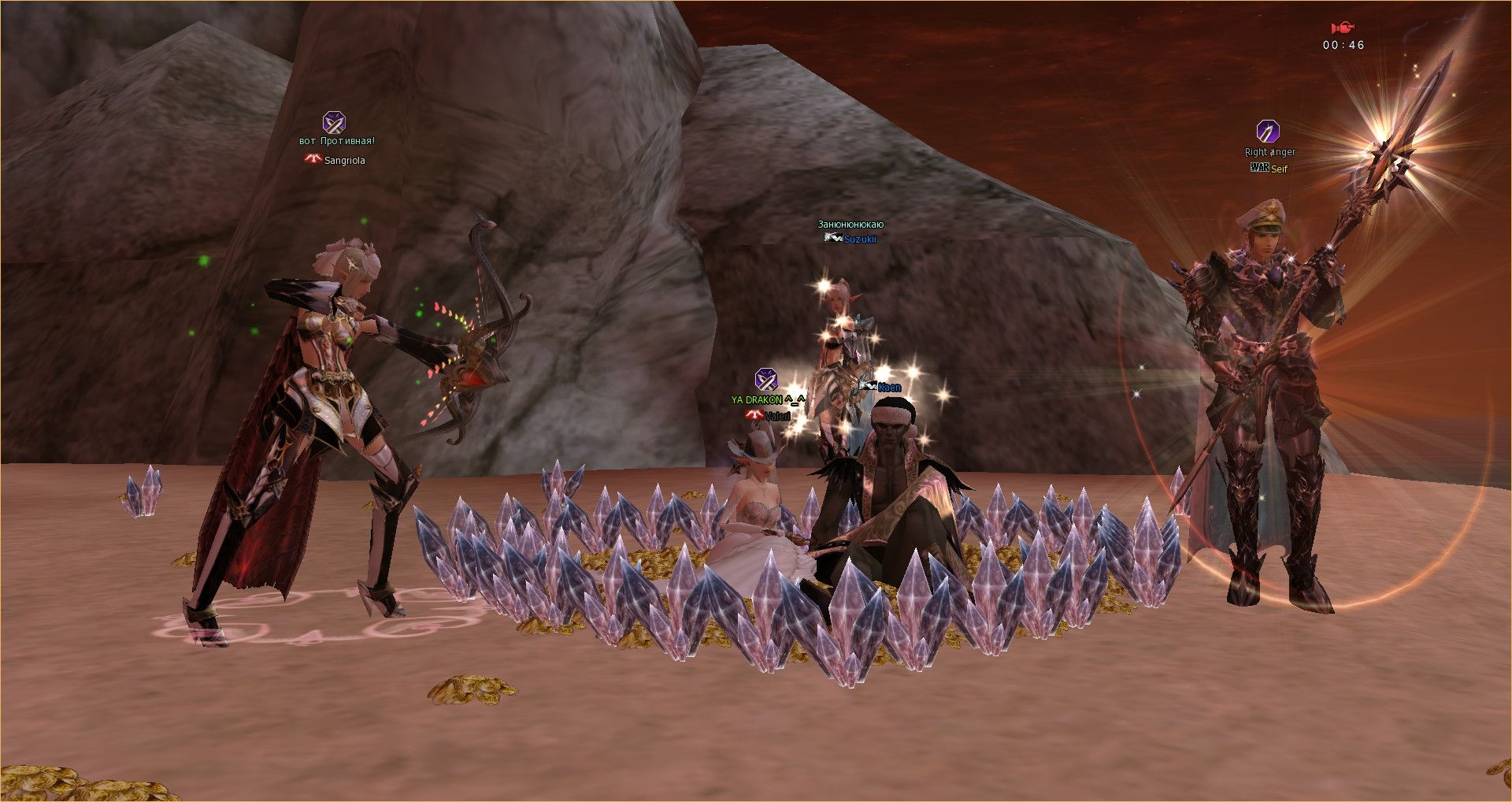Target the Seif player name tag
Viewport: 1512px width, 802px height.
[x=1278, y=169]
